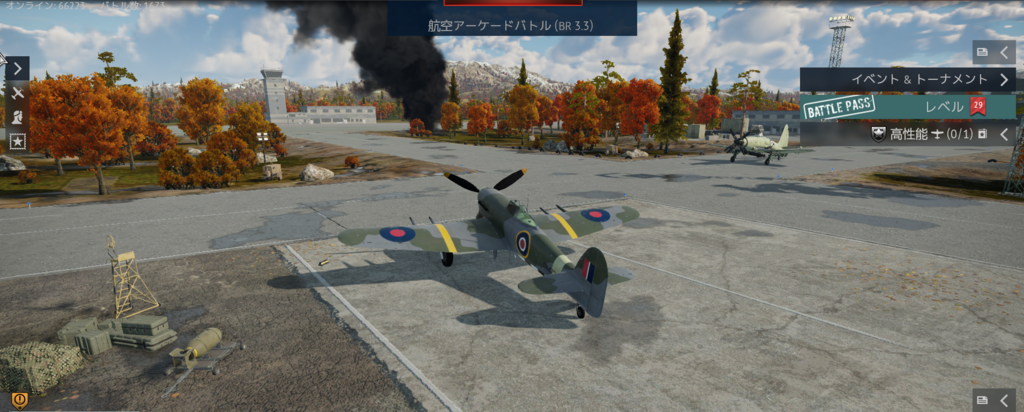Open the Battle Pass level banner
Image resolution: width=1024 pixels, height=412 pixels.
(908, 107)
